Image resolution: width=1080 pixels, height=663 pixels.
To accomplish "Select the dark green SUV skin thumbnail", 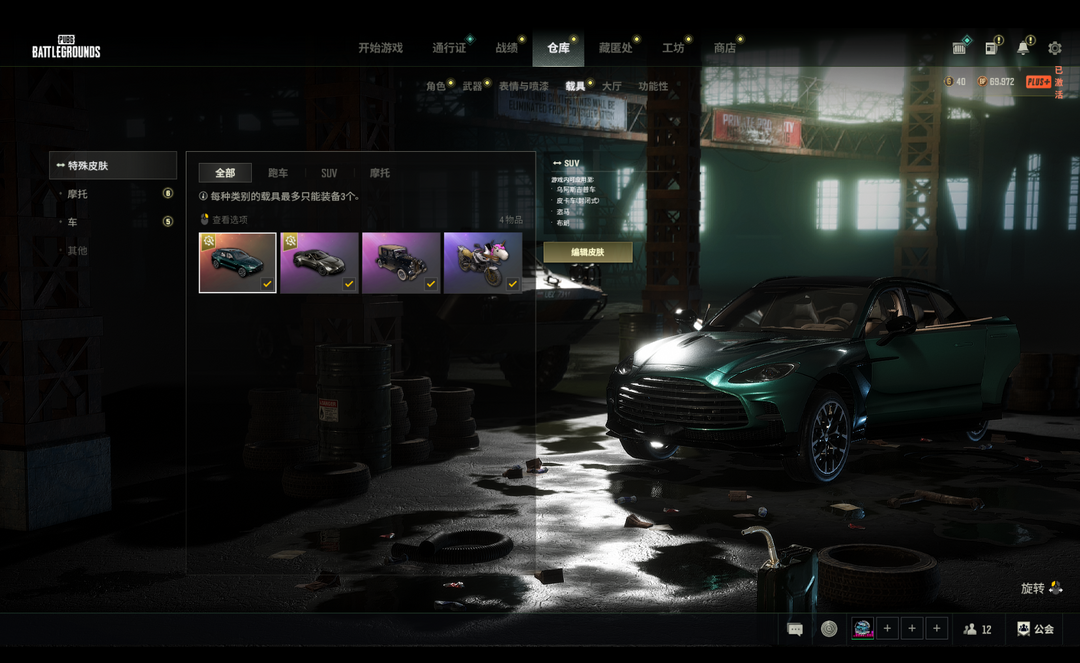I will coord(238,263).
